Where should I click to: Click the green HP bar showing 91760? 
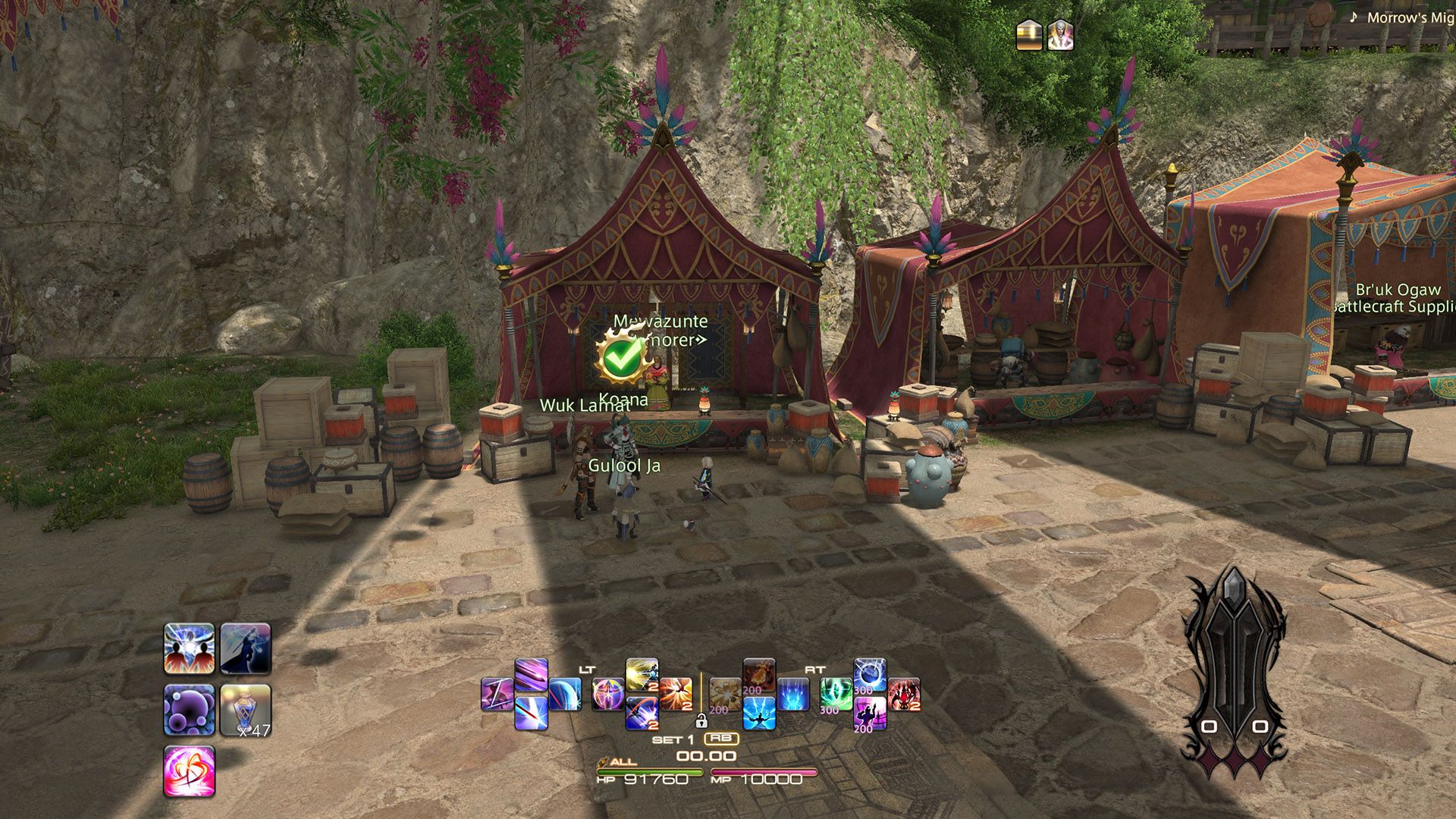click(x=650, y=770)
